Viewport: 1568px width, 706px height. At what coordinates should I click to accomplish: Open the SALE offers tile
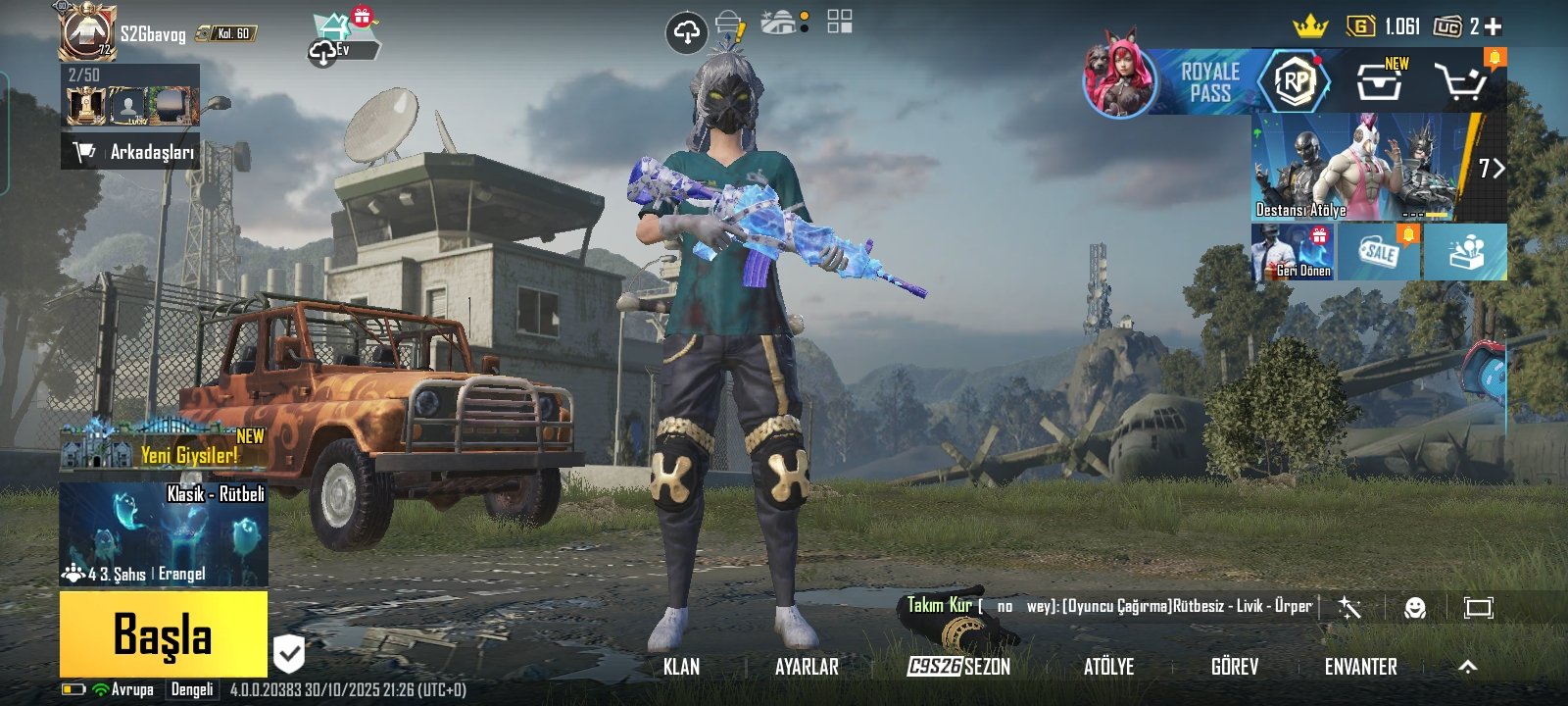[1380, 252]
